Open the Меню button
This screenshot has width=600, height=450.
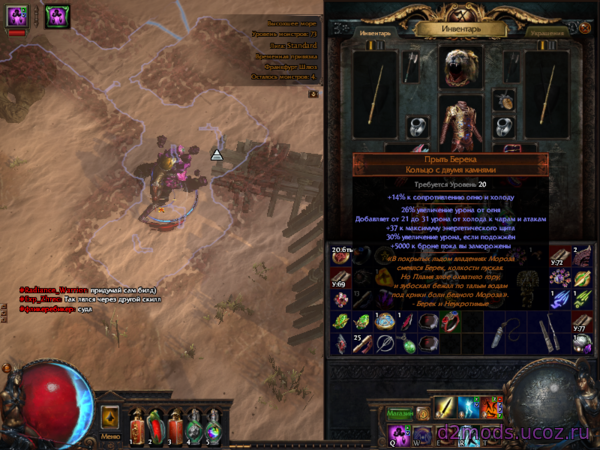[x=112, y=436]
